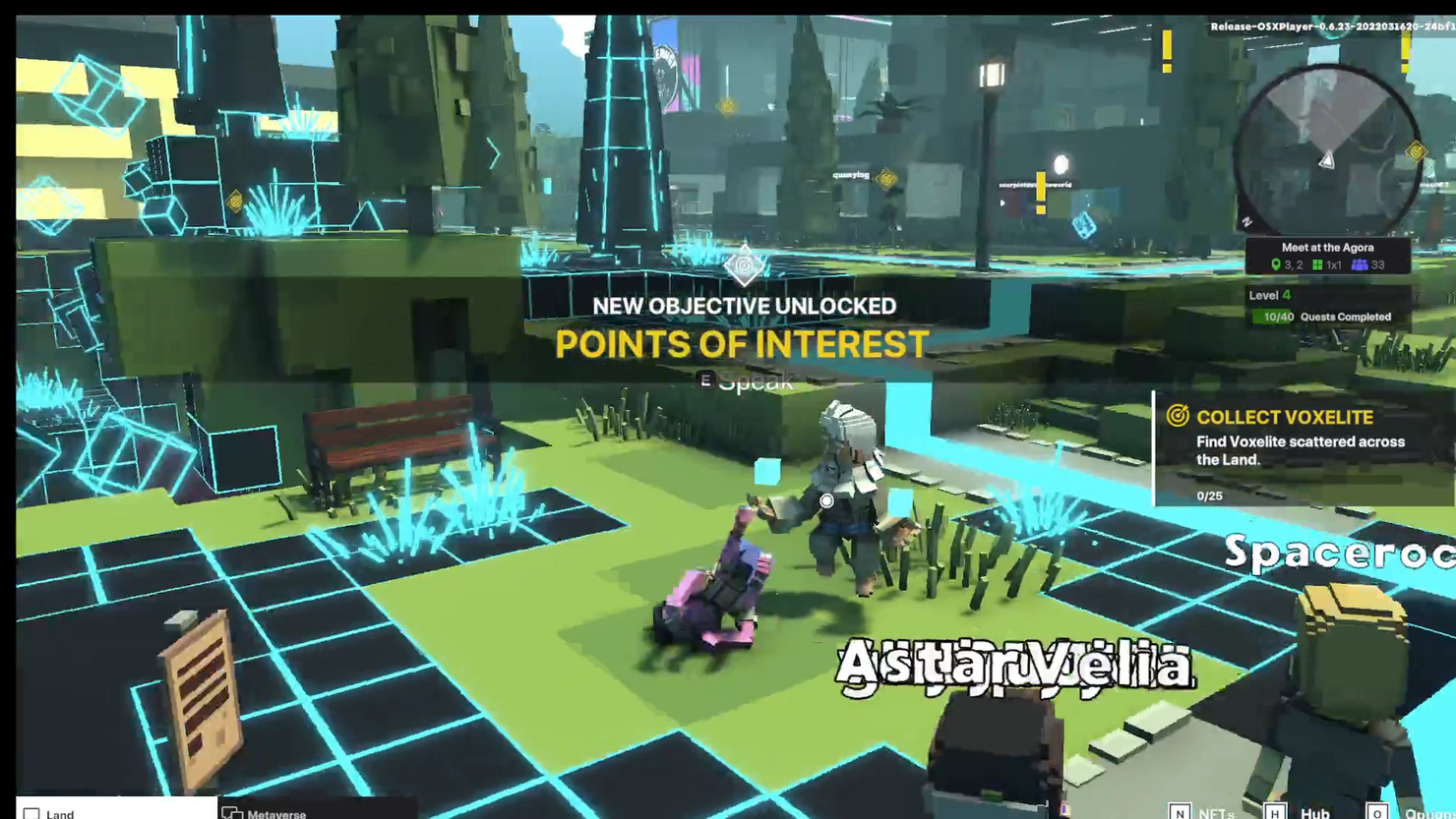1456x819 pixels.
Task: Select the Collect Voxelite quest target icon
Action: [x=1180, y=417]
